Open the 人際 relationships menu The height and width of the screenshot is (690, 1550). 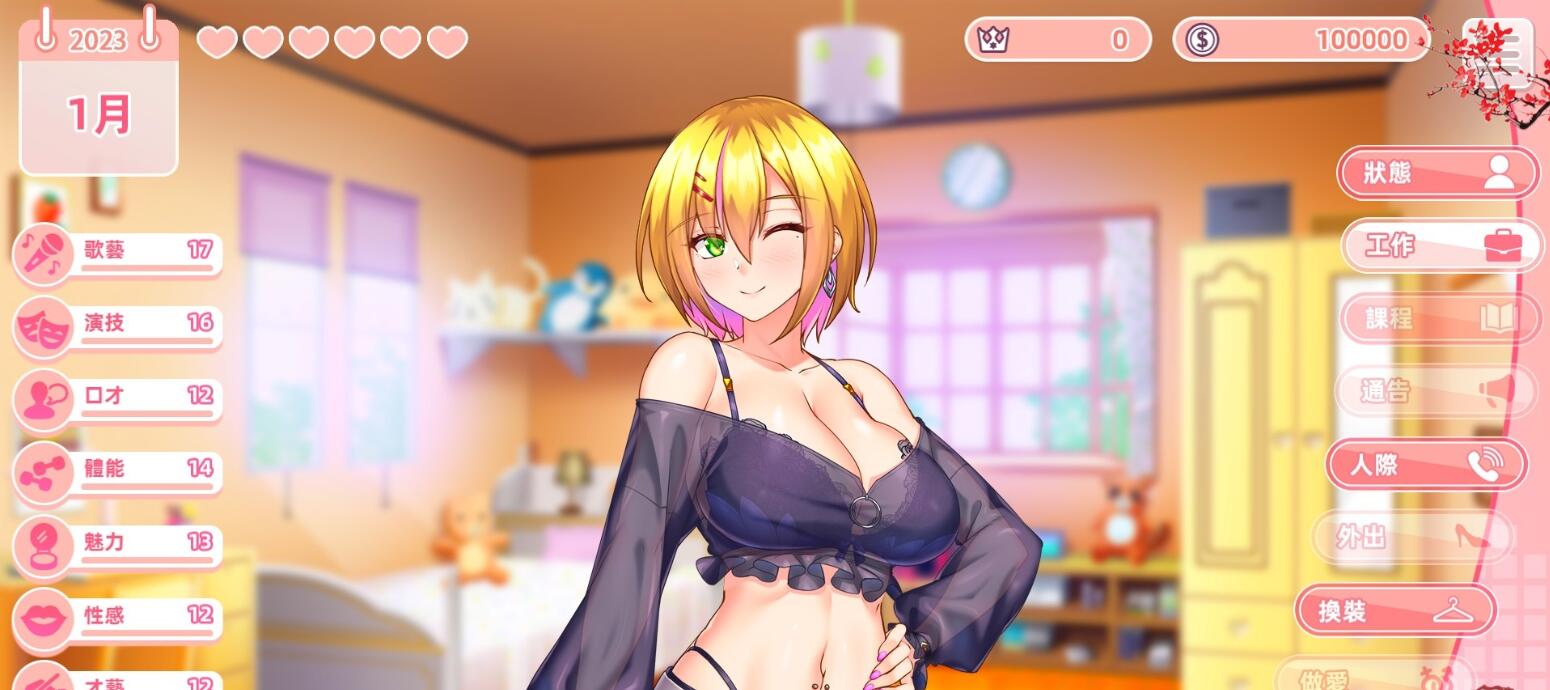pyautogui.click(x=1426, y=465)
